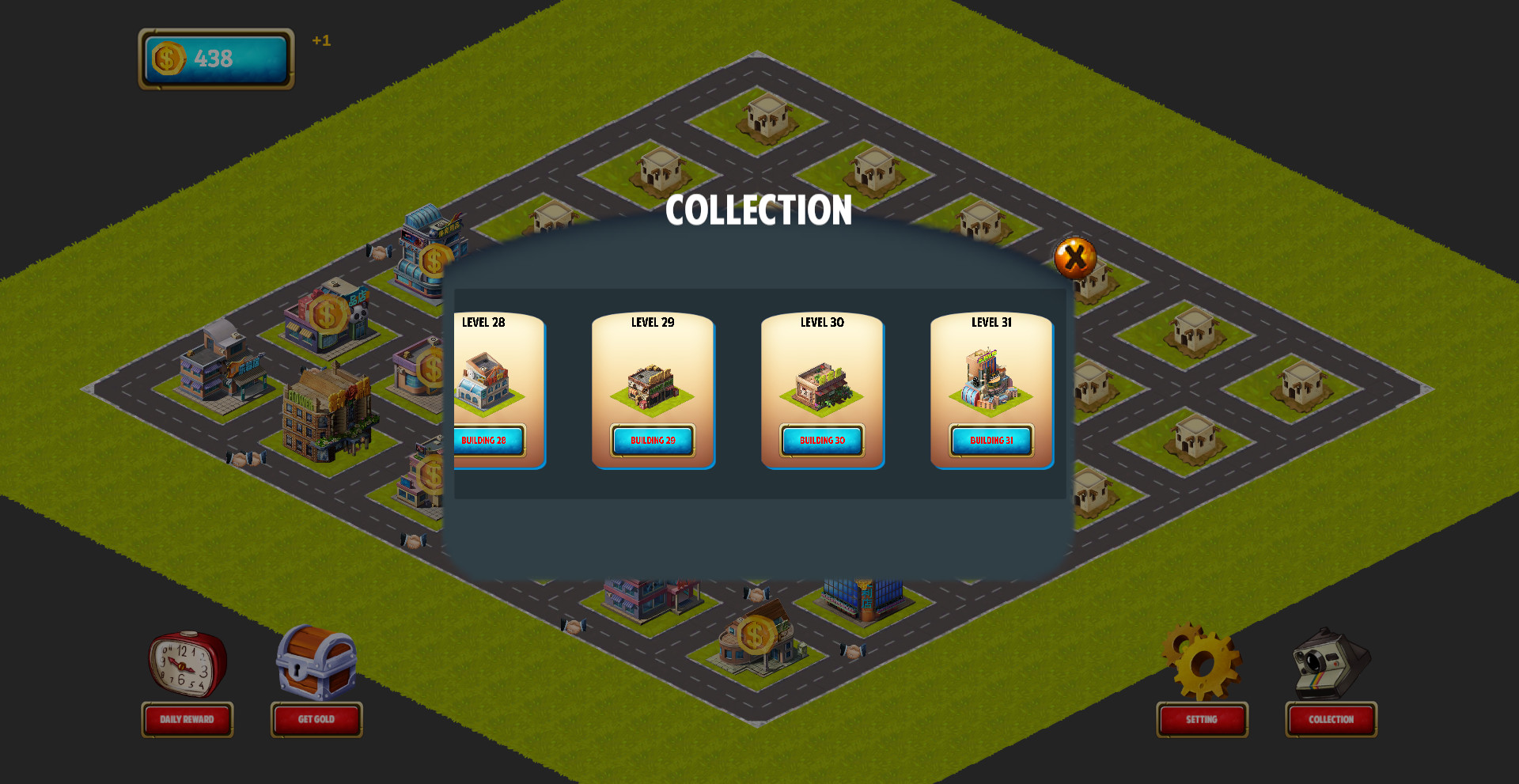
Task: Select the Level 31 collection card
Action: (x=992, y=391)
